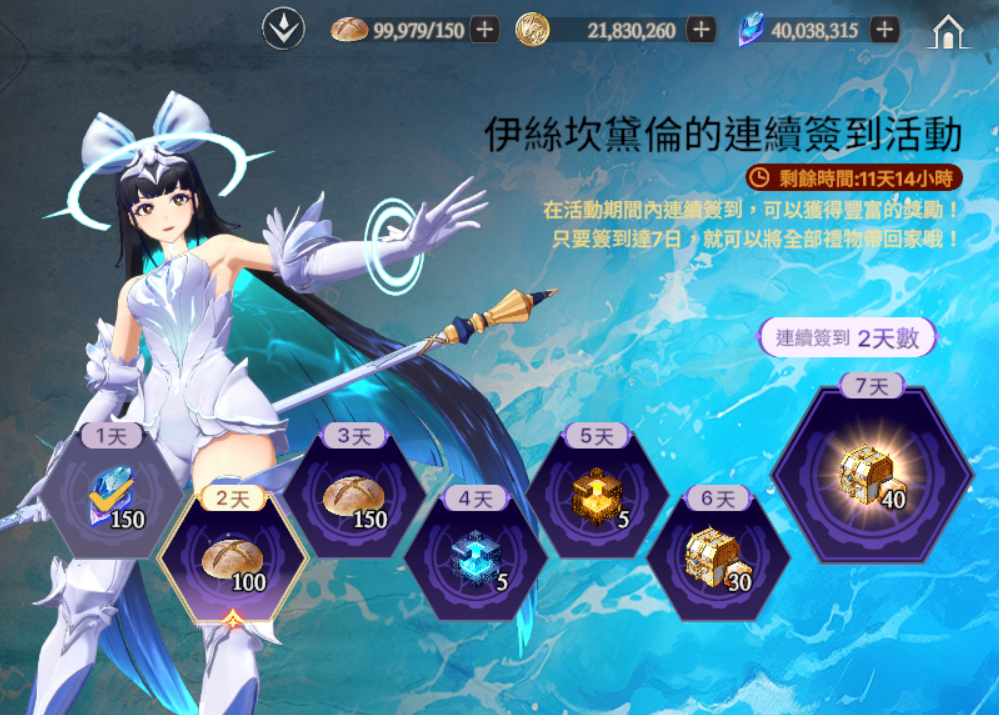View the 3天 bread reward of 150

[354, 495]
